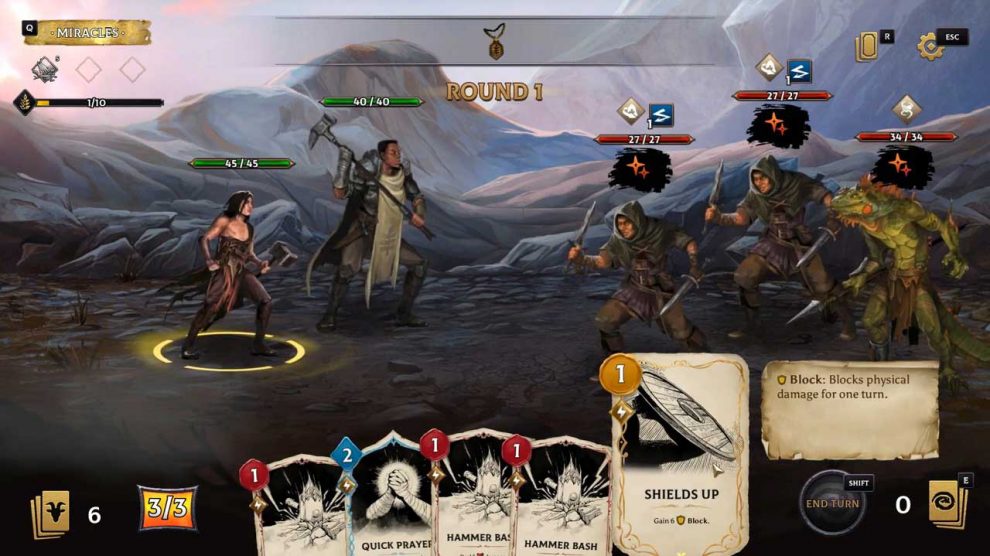
Task: Open the deck view with the cards icon
Action: (866, 46)
